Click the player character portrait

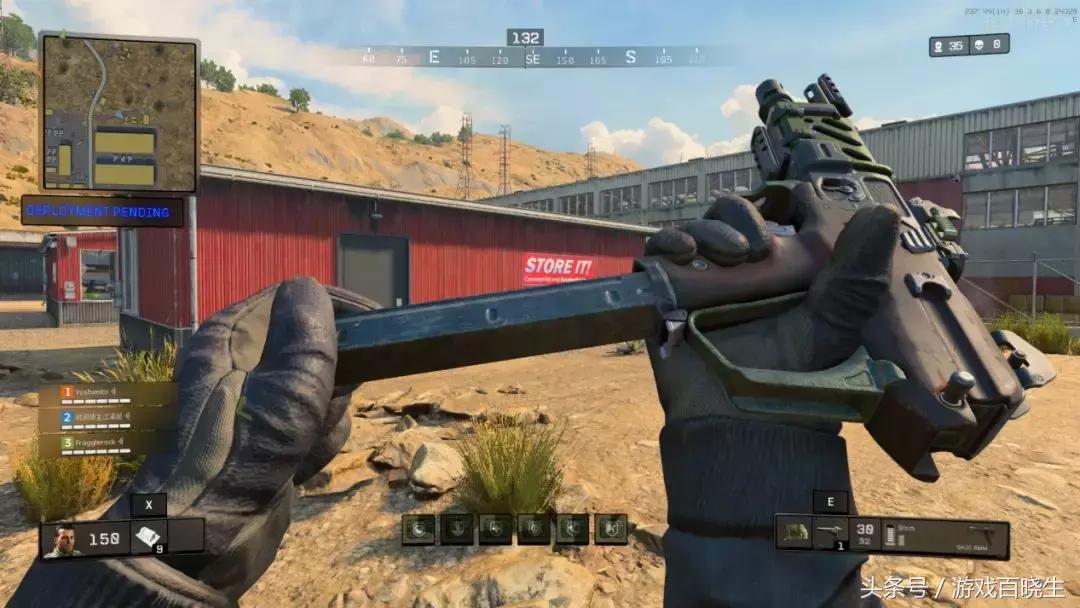(x=62, y=539)
